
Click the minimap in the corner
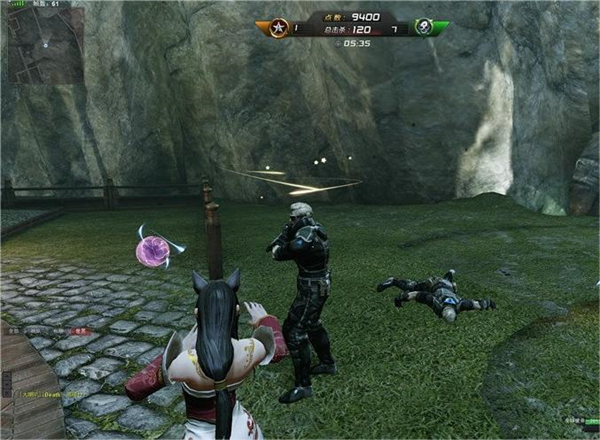46,44
